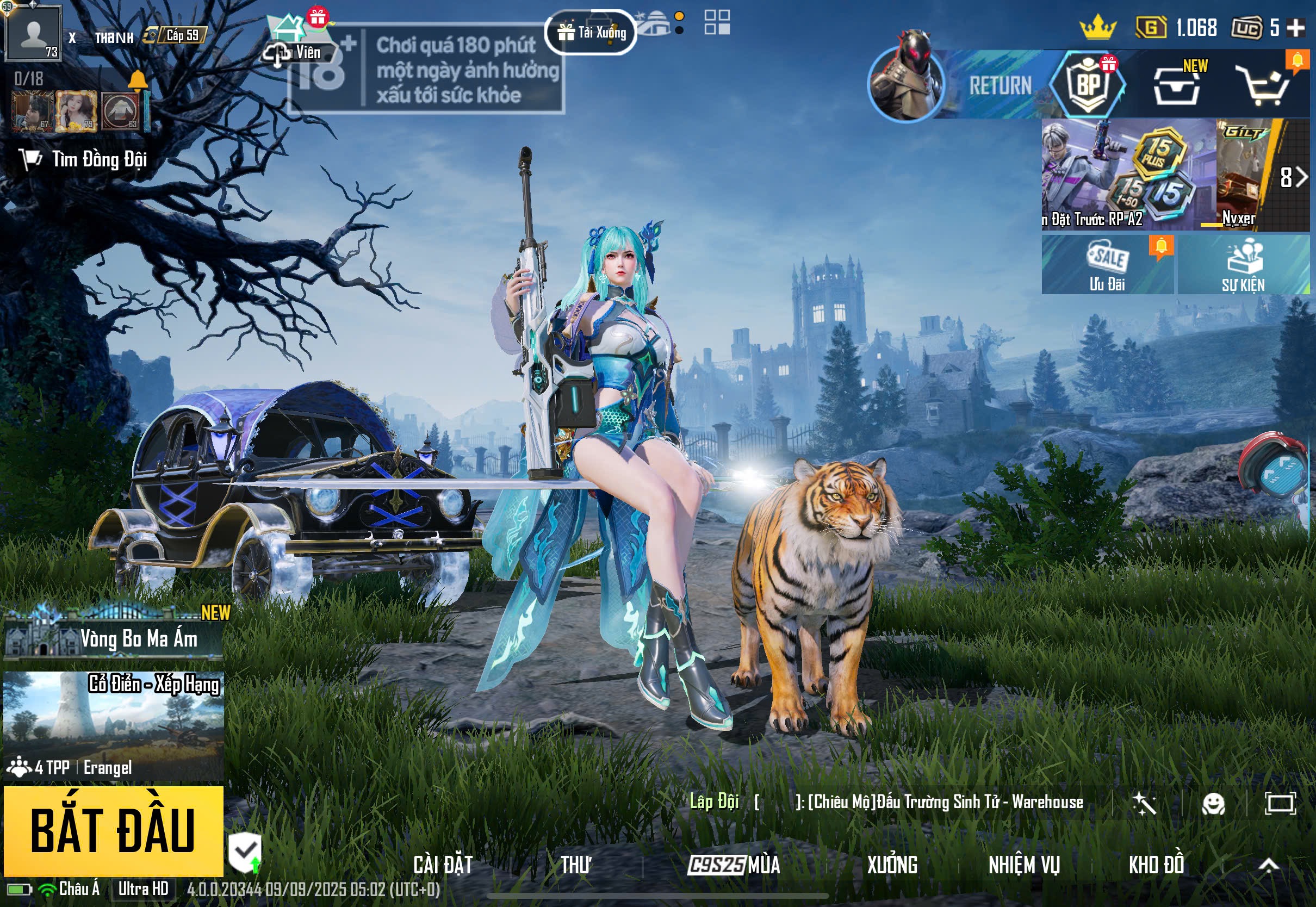Open the BP battle pass icon
1316x907 pixels.
(1088, 85)
